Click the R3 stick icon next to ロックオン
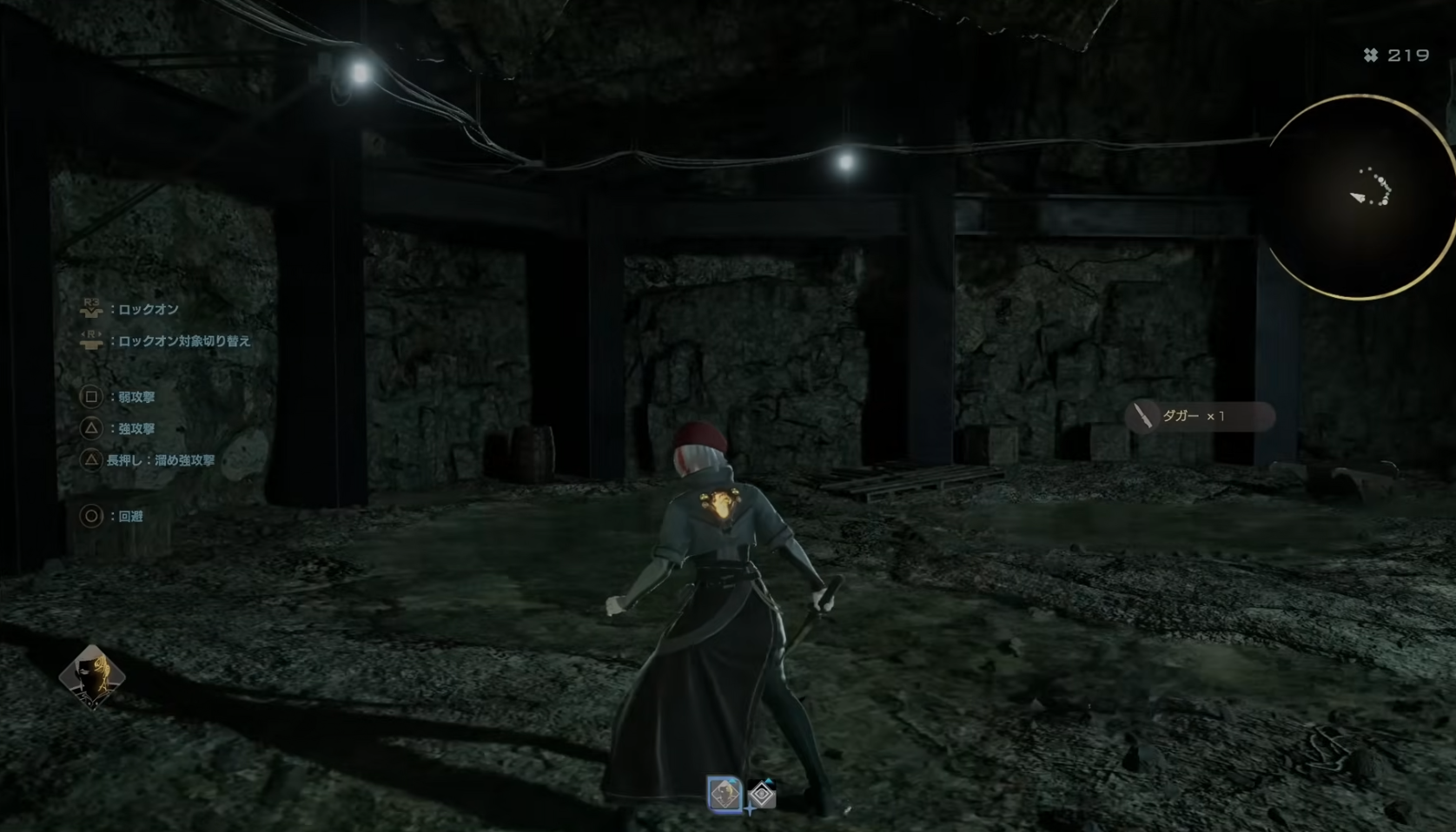The image size is (1456, 832). pos(91,308)
